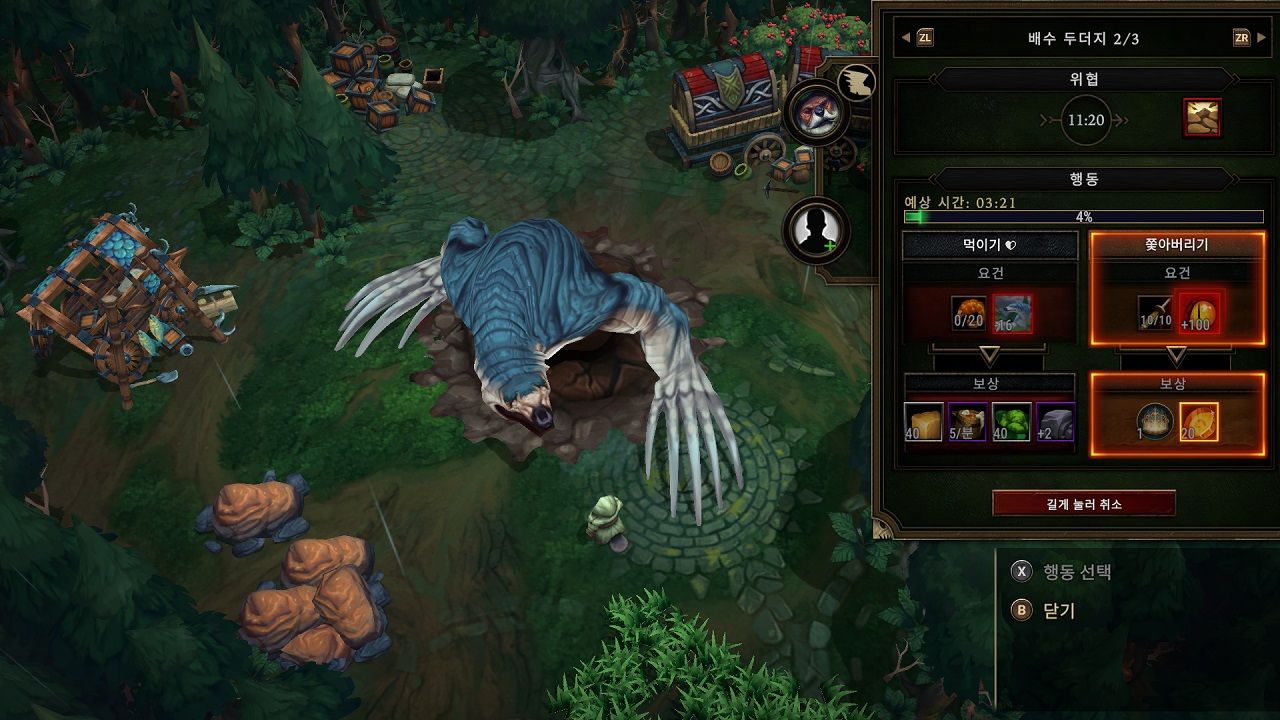The image size is (1280, 720).
Task: View the +2 stone reward icon
Action: [1055, 421]
